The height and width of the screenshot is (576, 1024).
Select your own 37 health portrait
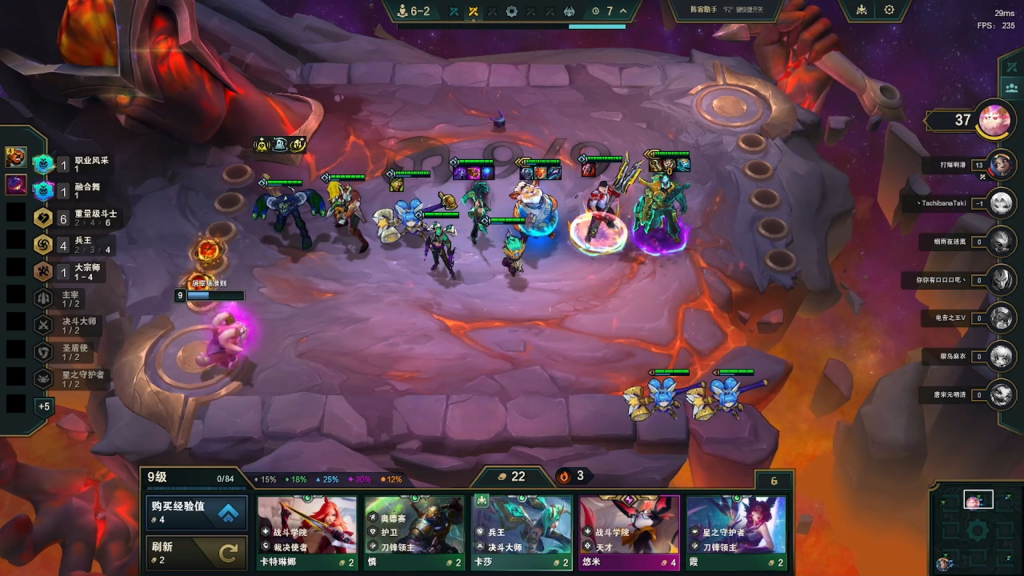click(994, 120)
